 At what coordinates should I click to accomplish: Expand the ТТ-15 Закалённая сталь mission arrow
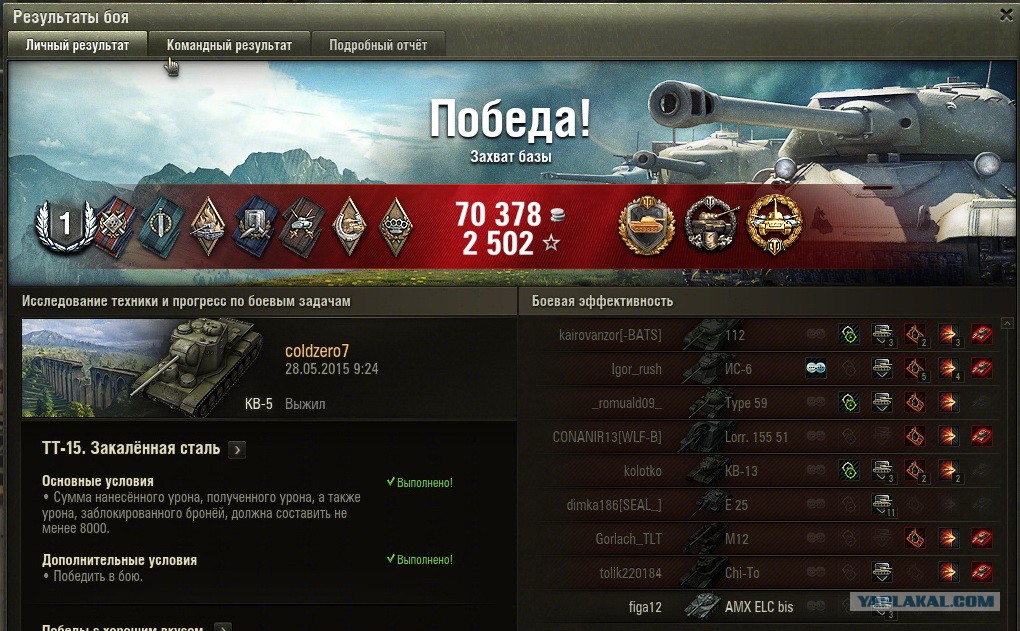(x=237, y=449)
